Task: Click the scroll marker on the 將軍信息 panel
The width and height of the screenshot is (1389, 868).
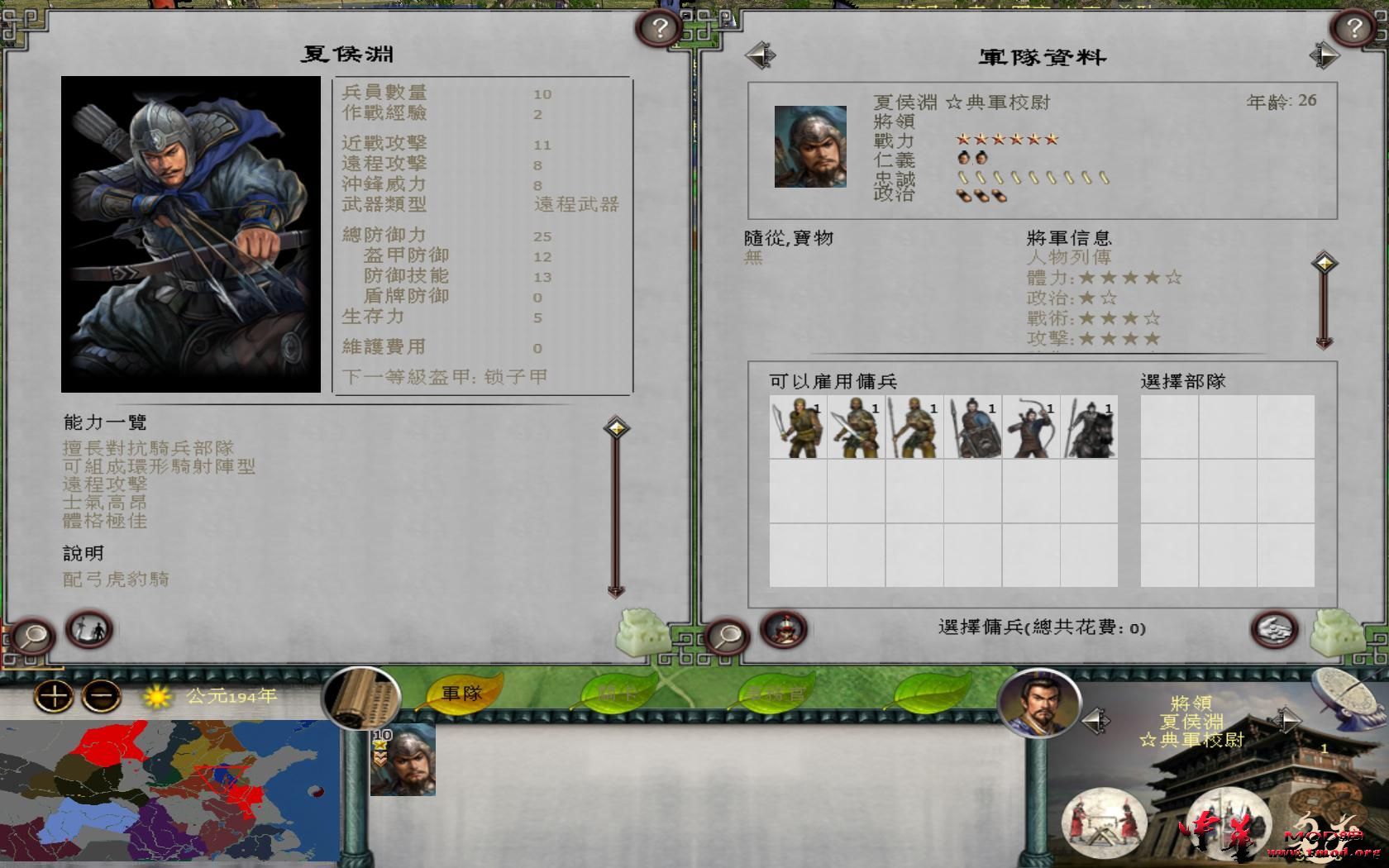Action: tap(1326, 263)
